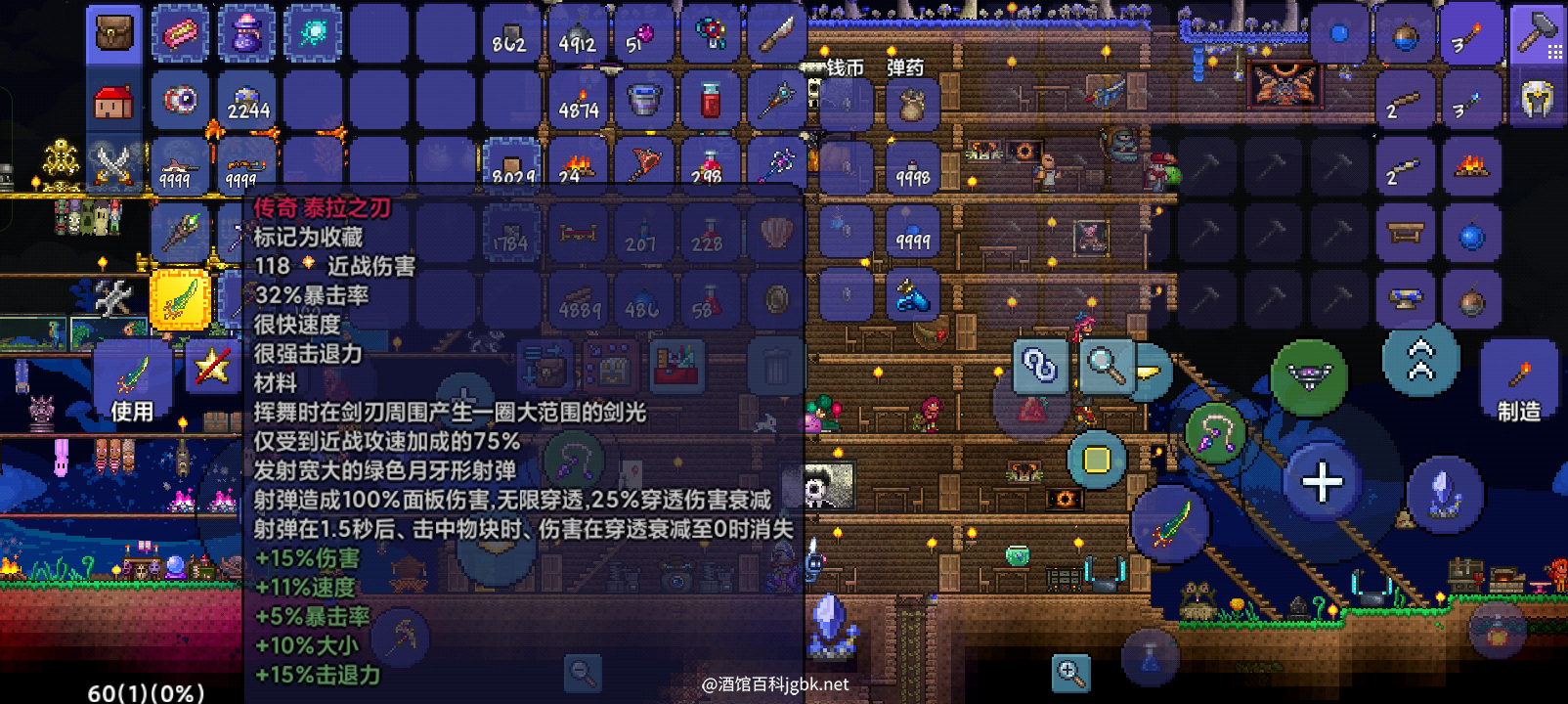Select the highlighted Terra Blade inventory slot
Screen dimensions: 1568x704
tap(181, 298)
